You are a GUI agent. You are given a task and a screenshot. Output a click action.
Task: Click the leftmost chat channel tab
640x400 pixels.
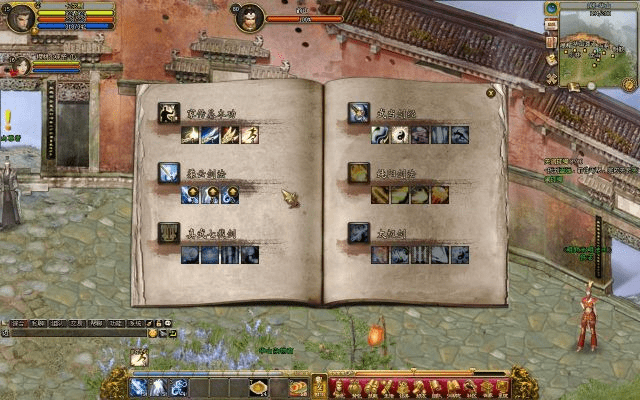click(18, 323)
